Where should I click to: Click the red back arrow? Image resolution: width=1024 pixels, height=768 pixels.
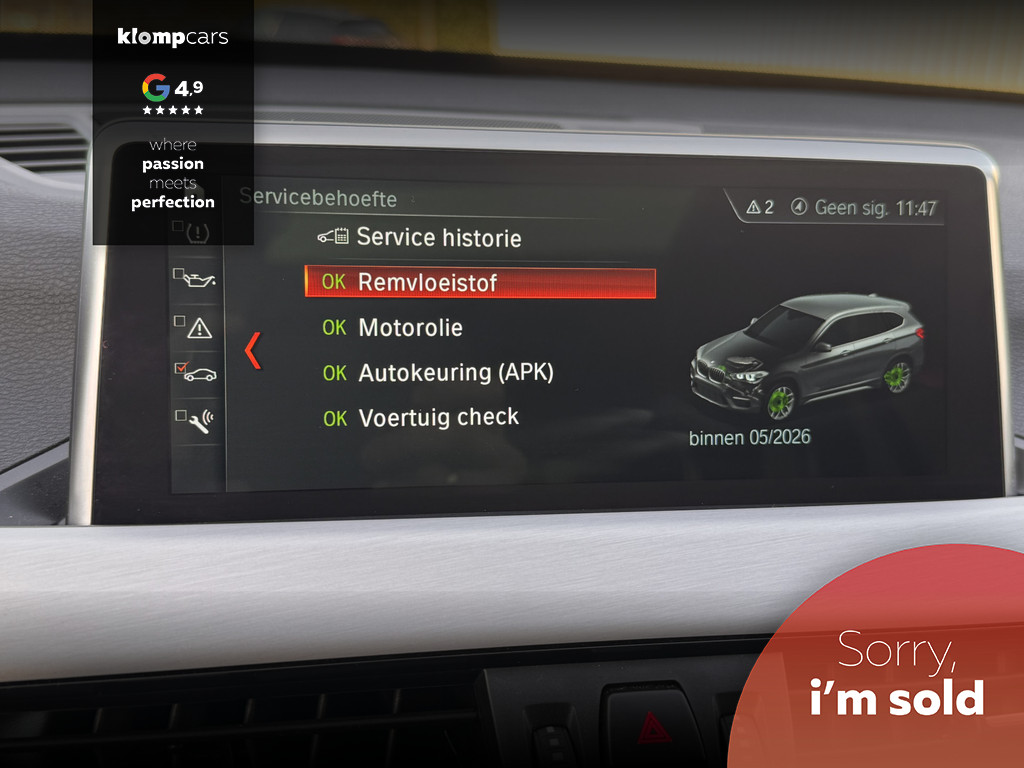click(253, 350)
